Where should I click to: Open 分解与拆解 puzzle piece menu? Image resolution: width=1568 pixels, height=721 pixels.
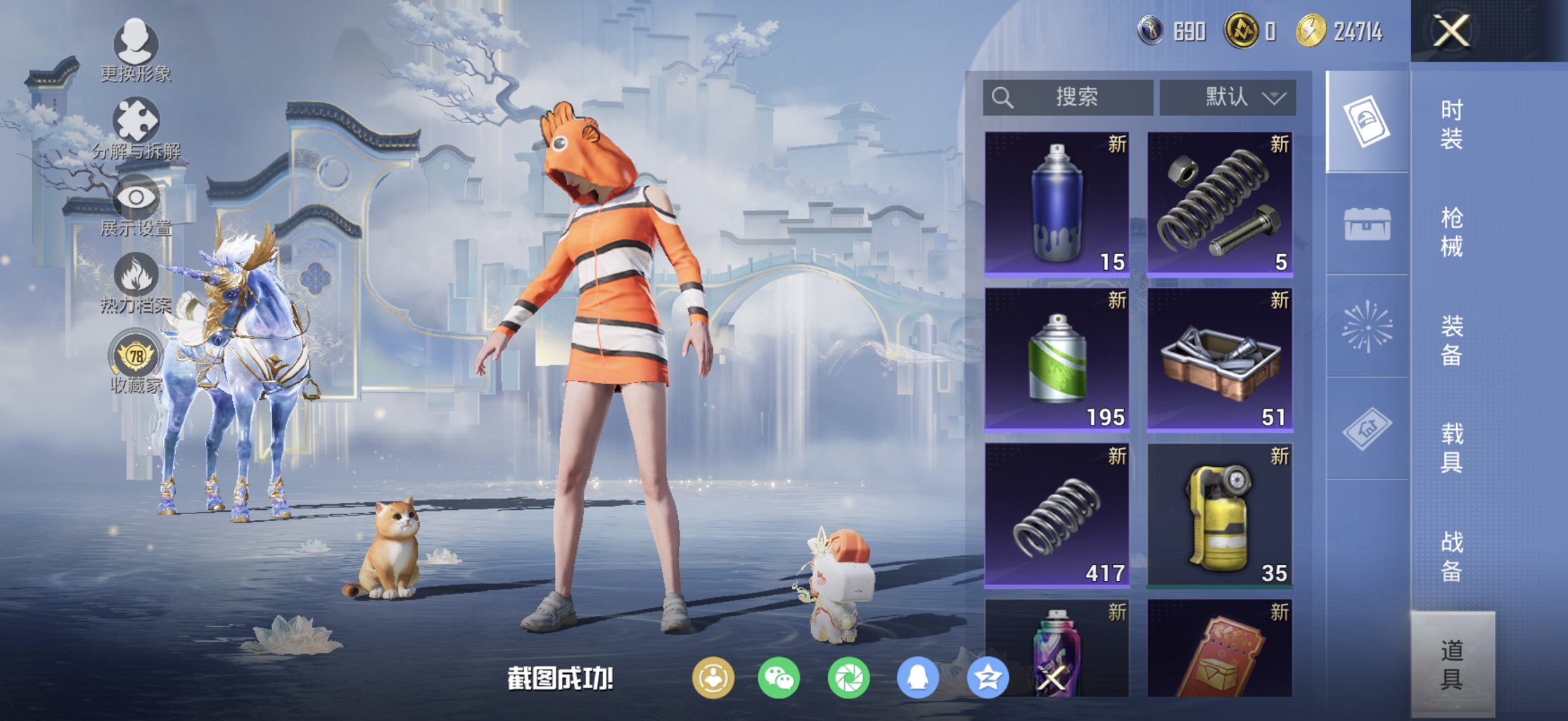tap(135, 128)
